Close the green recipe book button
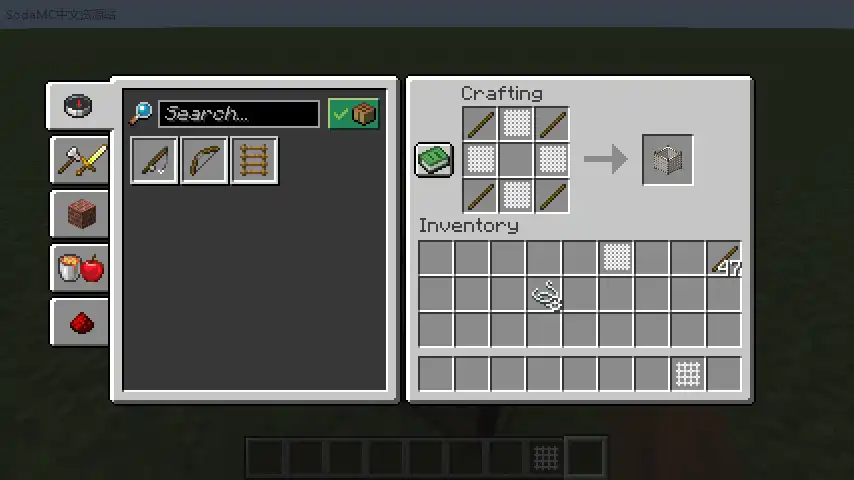The width and height of the screenshot is (854, 480). 434,160
